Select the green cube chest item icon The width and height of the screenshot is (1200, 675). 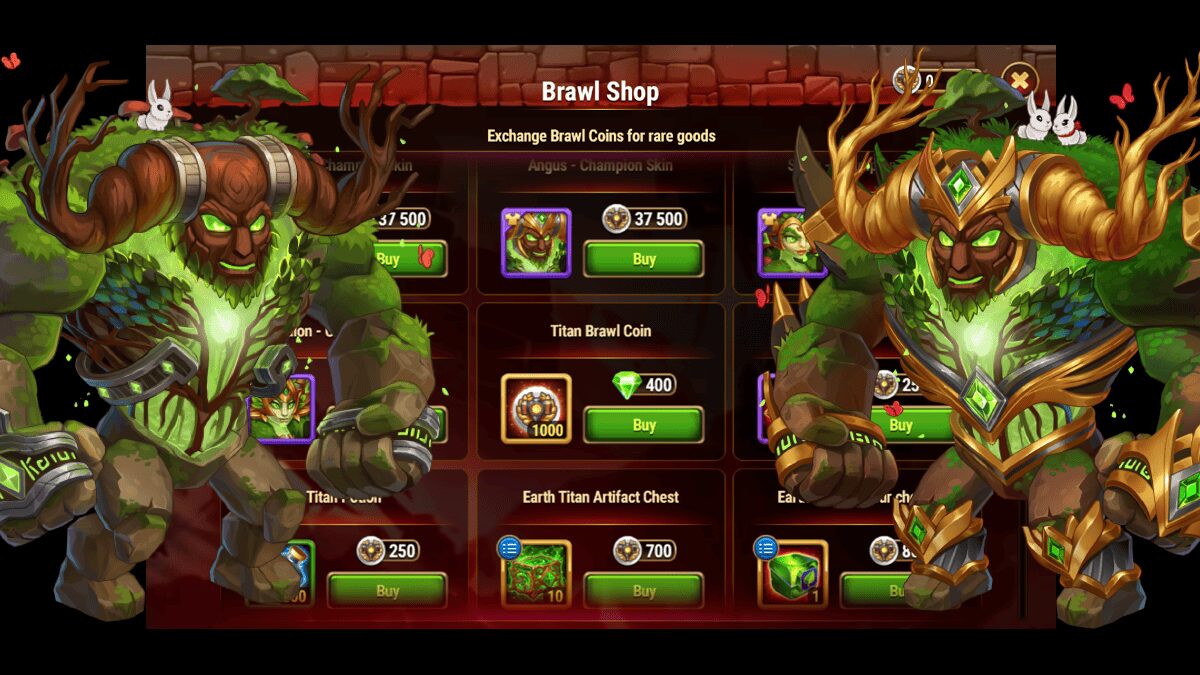click(x=794, y=575)
